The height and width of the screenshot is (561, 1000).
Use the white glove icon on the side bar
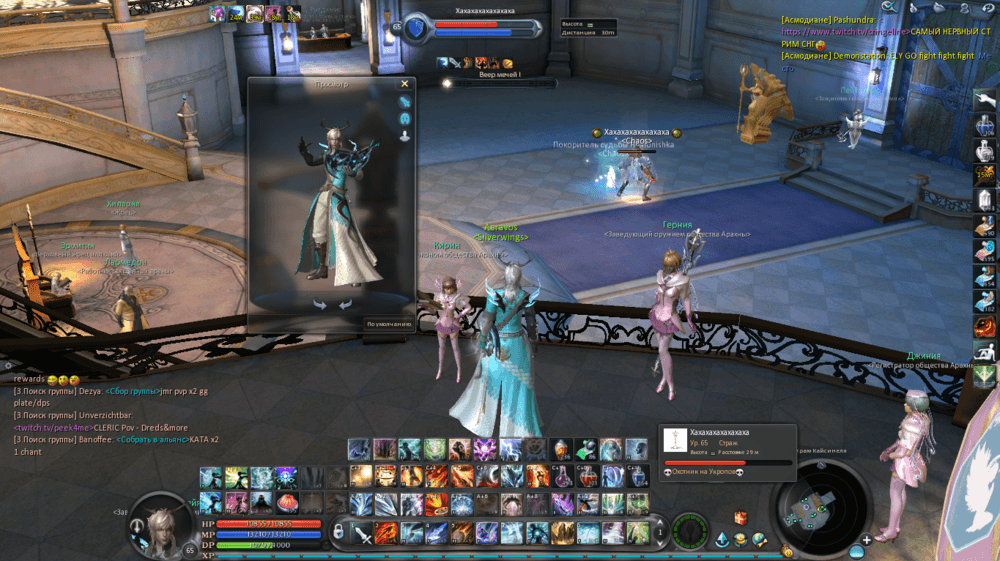[985, 100]
